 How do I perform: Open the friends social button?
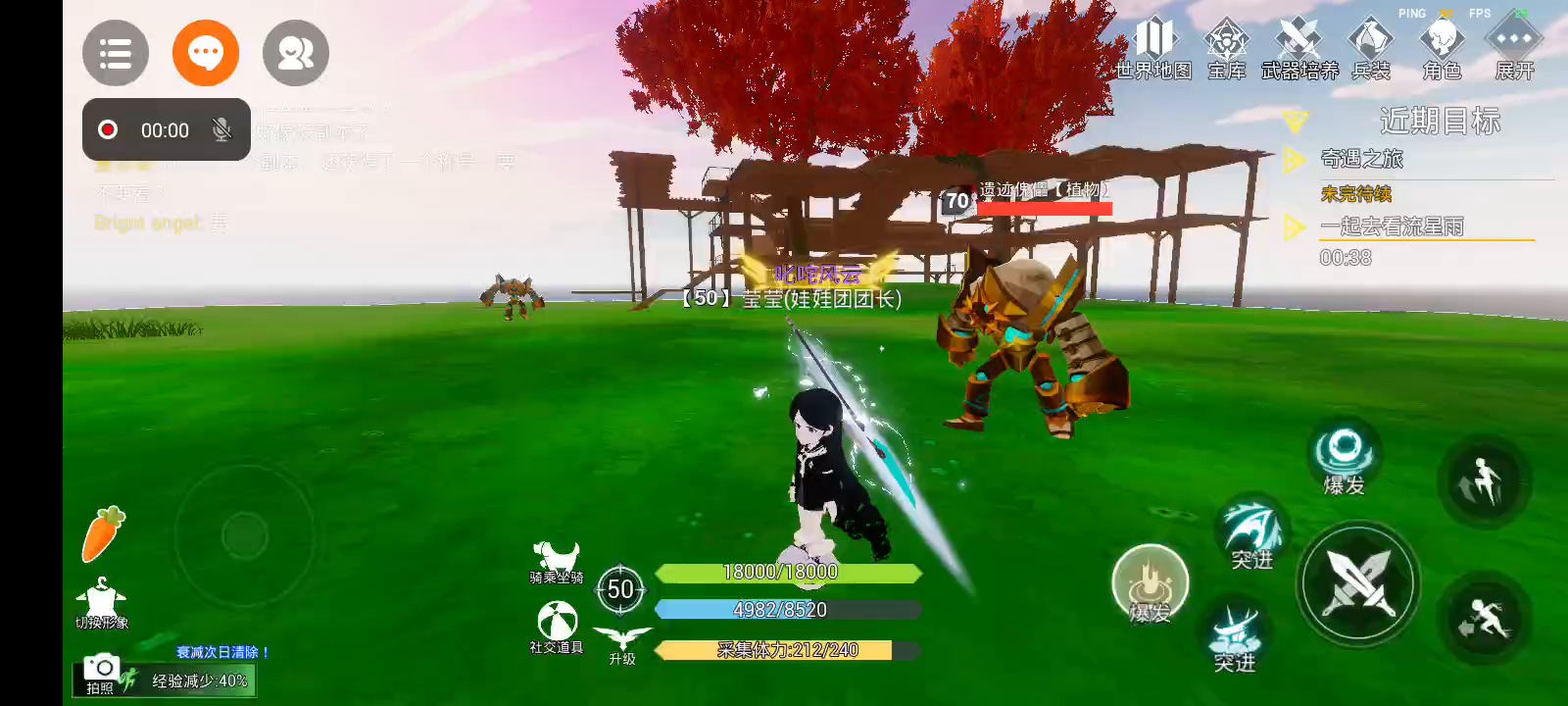pyautogui.click(x=296, y=53)
